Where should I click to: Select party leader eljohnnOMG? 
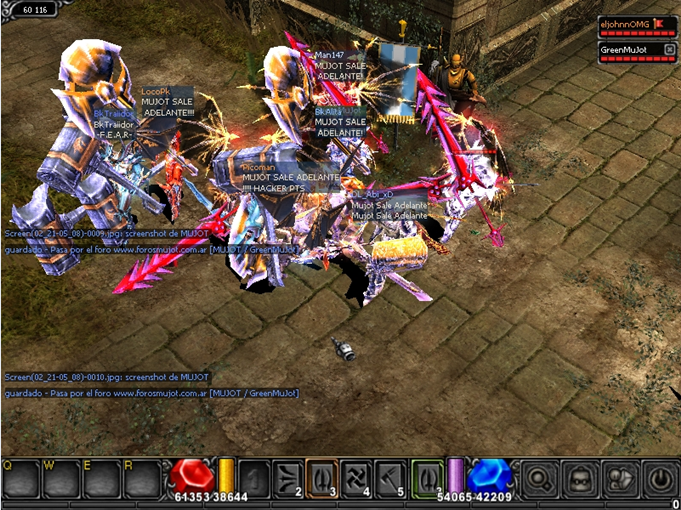click(x=624, y=23)
